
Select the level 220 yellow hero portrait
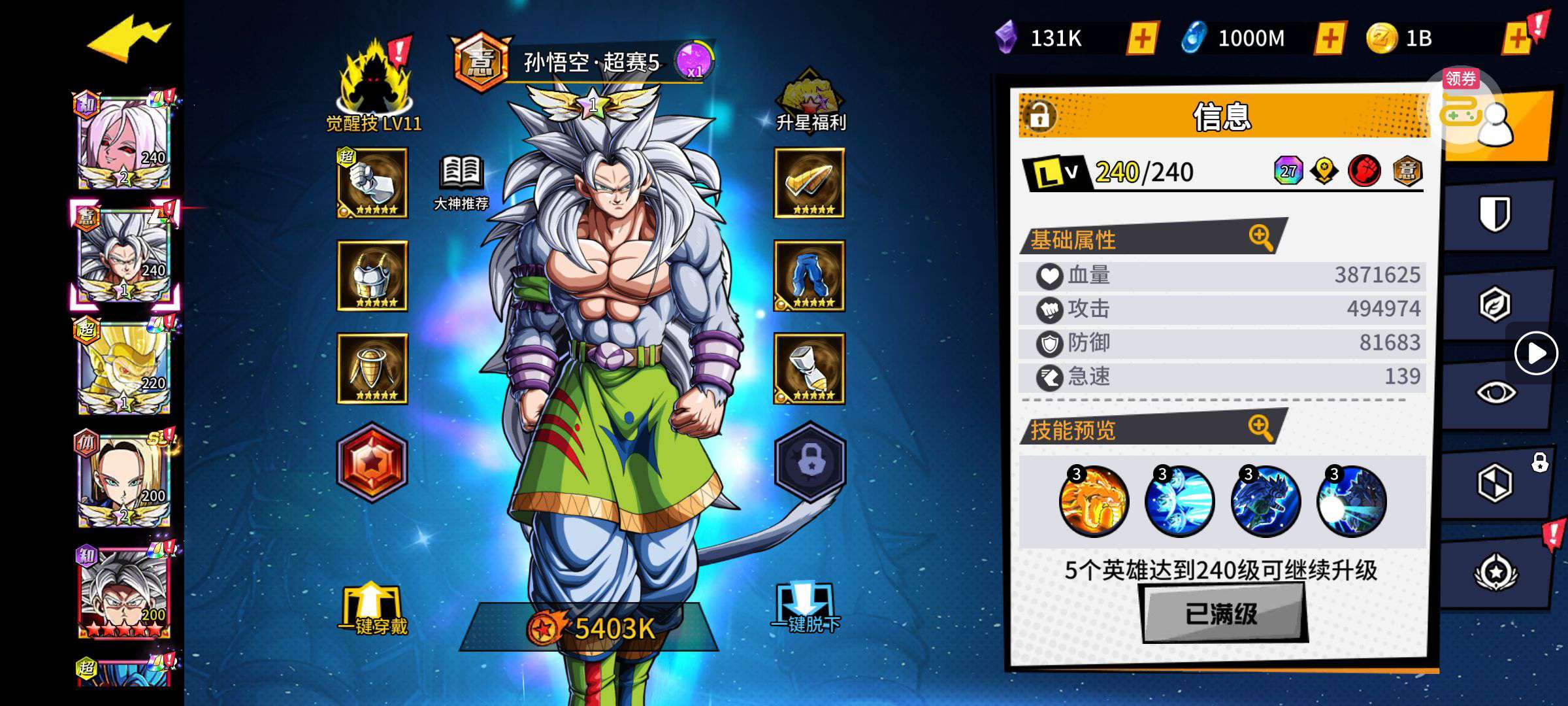[x=124, y=366]
